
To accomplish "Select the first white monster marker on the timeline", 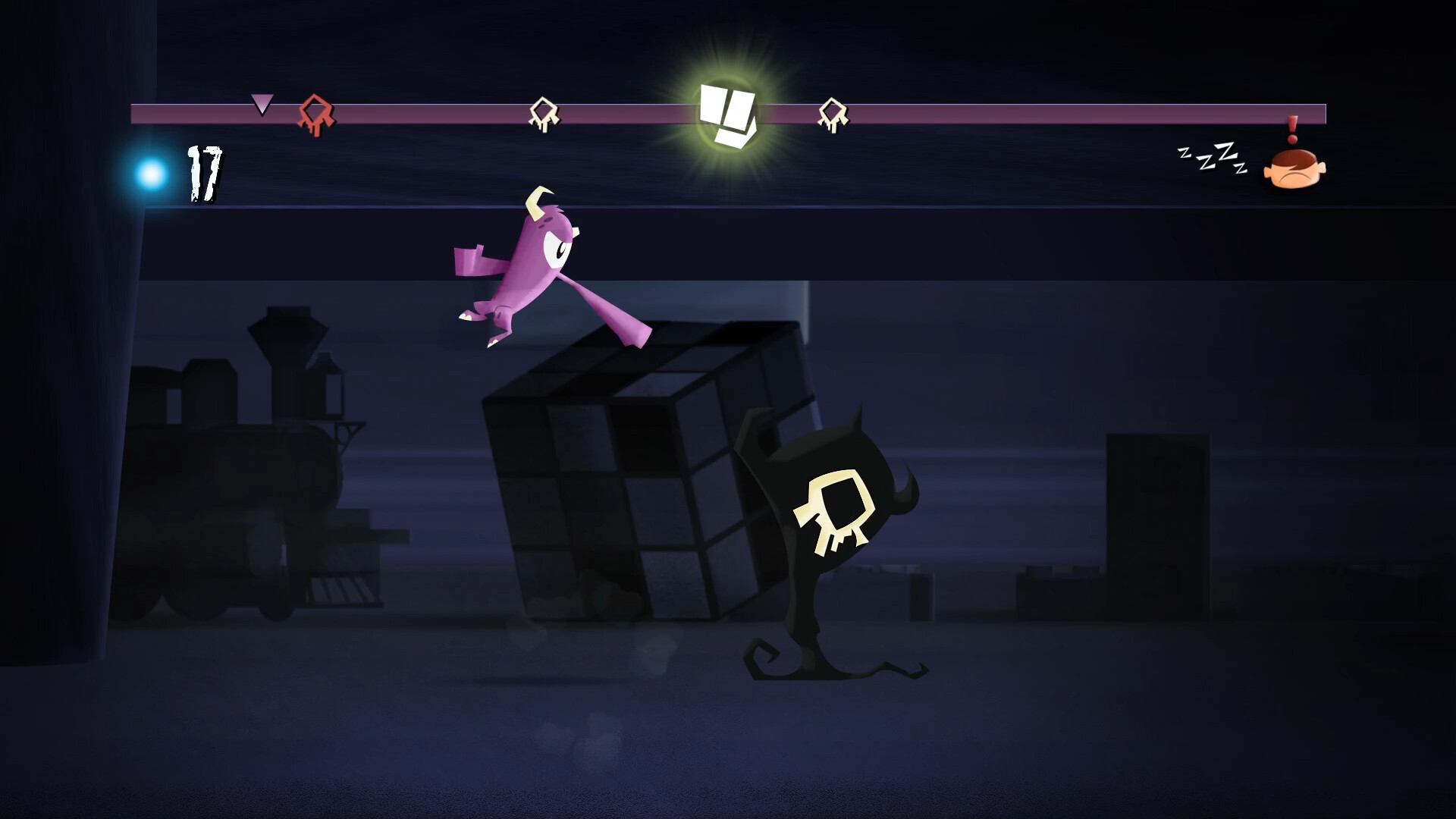I will pos(544,112).
